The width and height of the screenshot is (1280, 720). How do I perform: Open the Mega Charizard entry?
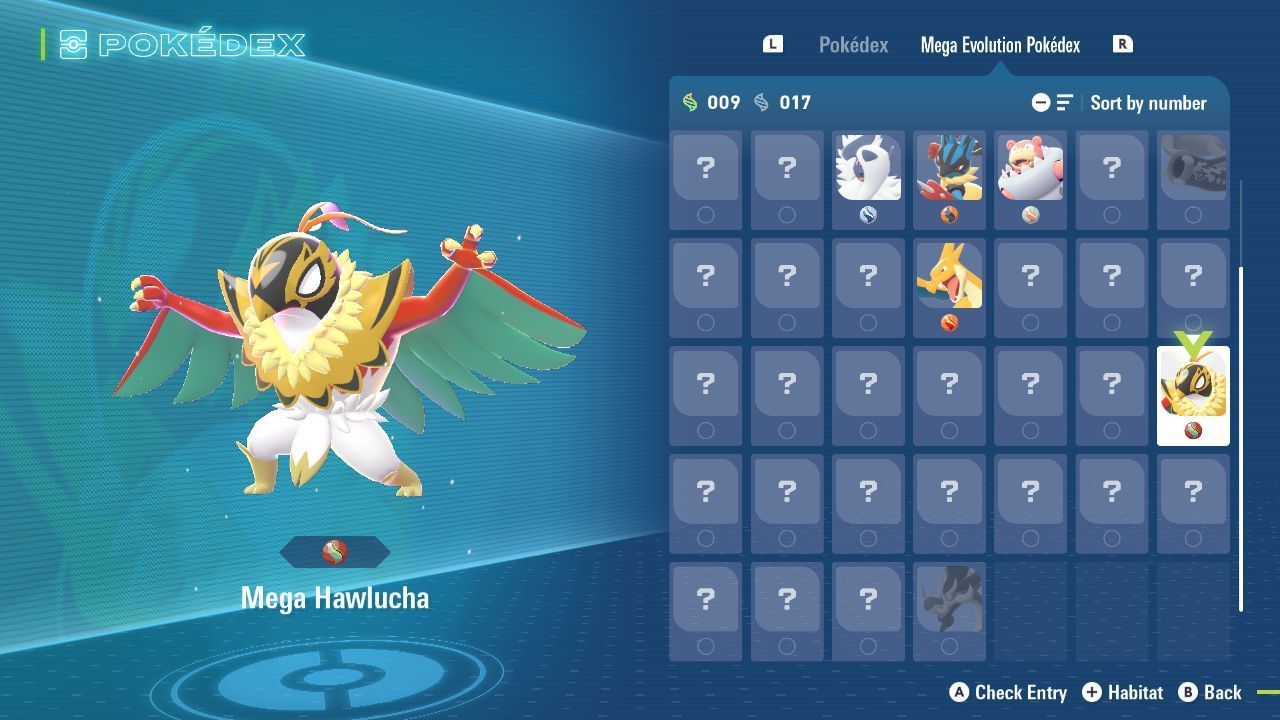(949, 282)
